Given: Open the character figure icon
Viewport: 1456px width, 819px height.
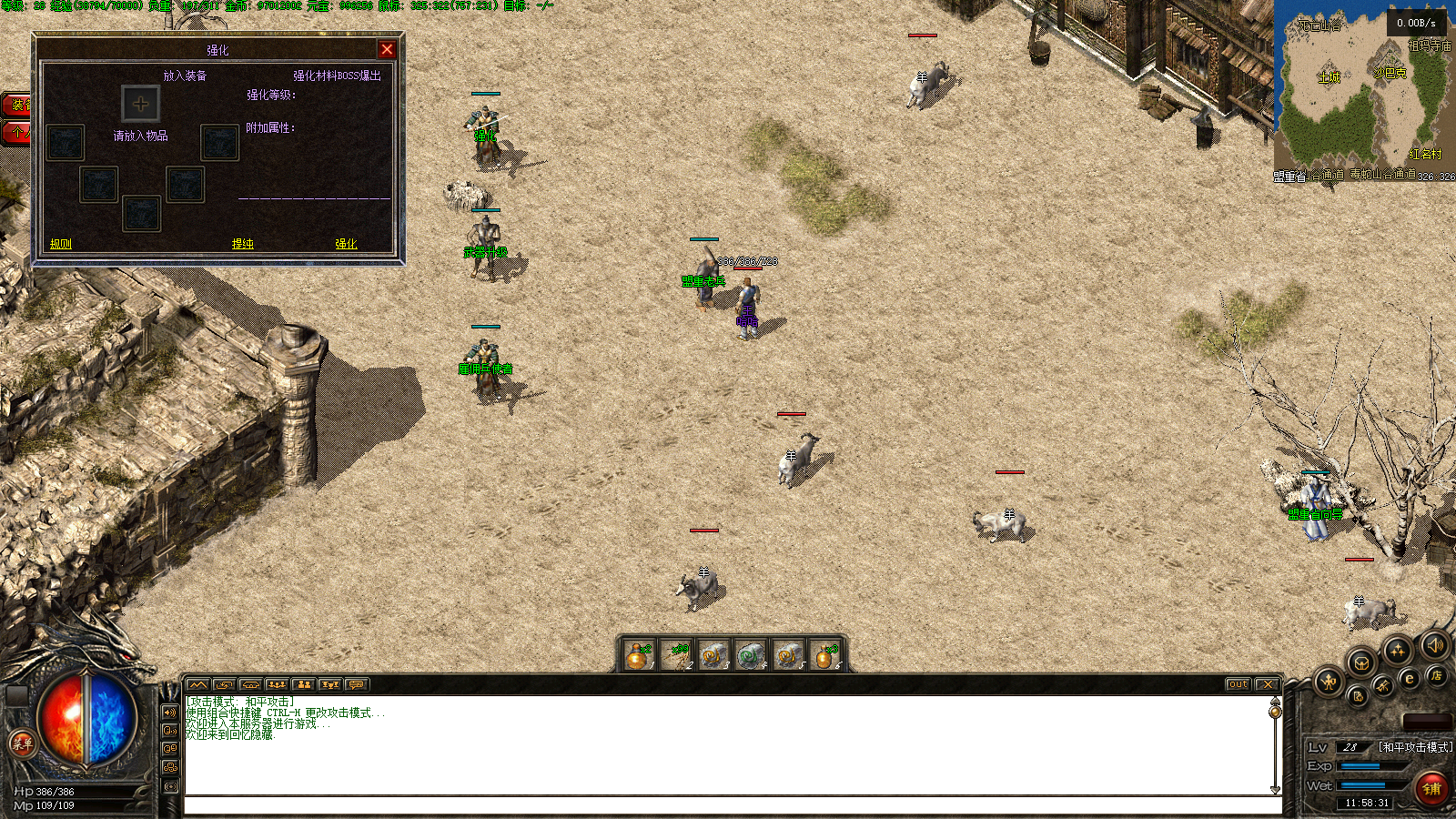Looking at the screenshot, I should click(1328, 681).
